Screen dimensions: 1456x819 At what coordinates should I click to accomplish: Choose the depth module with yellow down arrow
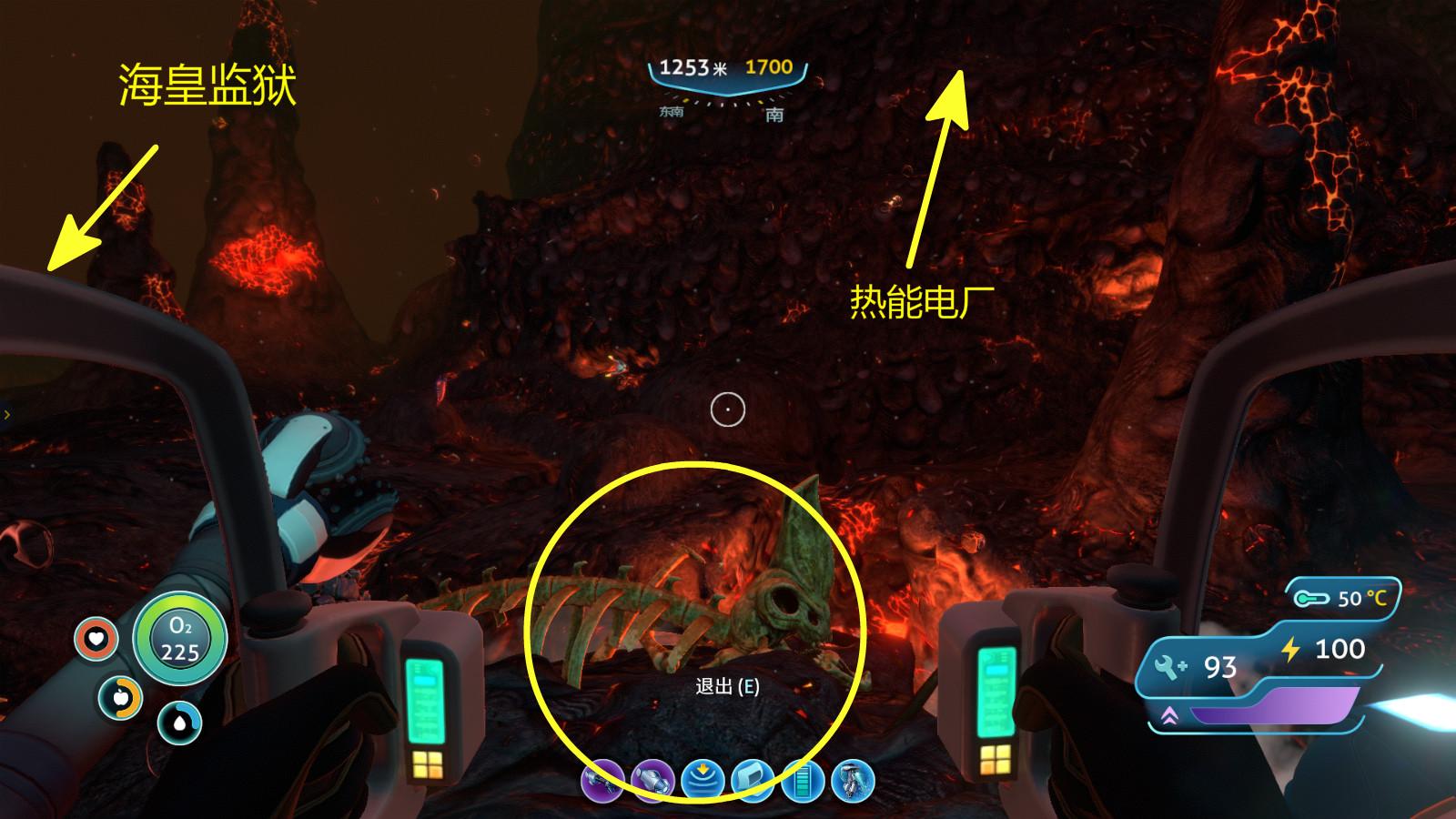click(x=703, y=781)
